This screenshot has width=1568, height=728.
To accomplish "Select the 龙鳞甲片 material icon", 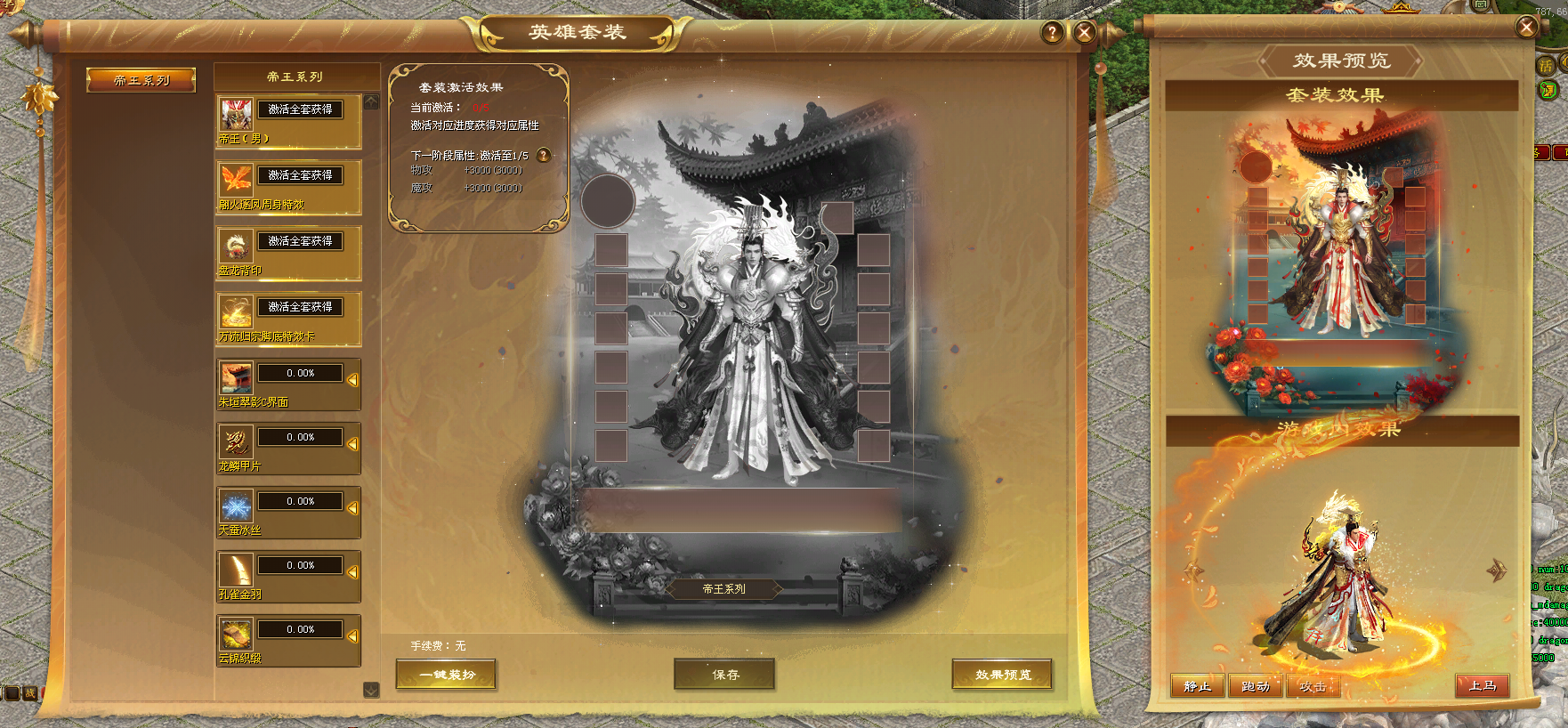I will (236, 441).
